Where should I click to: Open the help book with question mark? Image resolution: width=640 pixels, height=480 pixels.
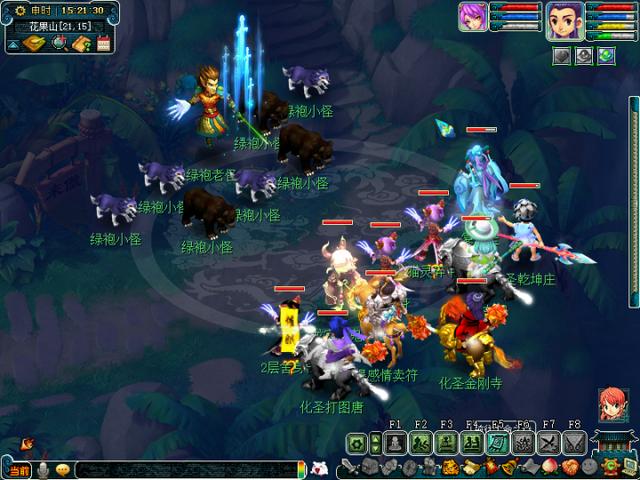[x=81, y=43]
